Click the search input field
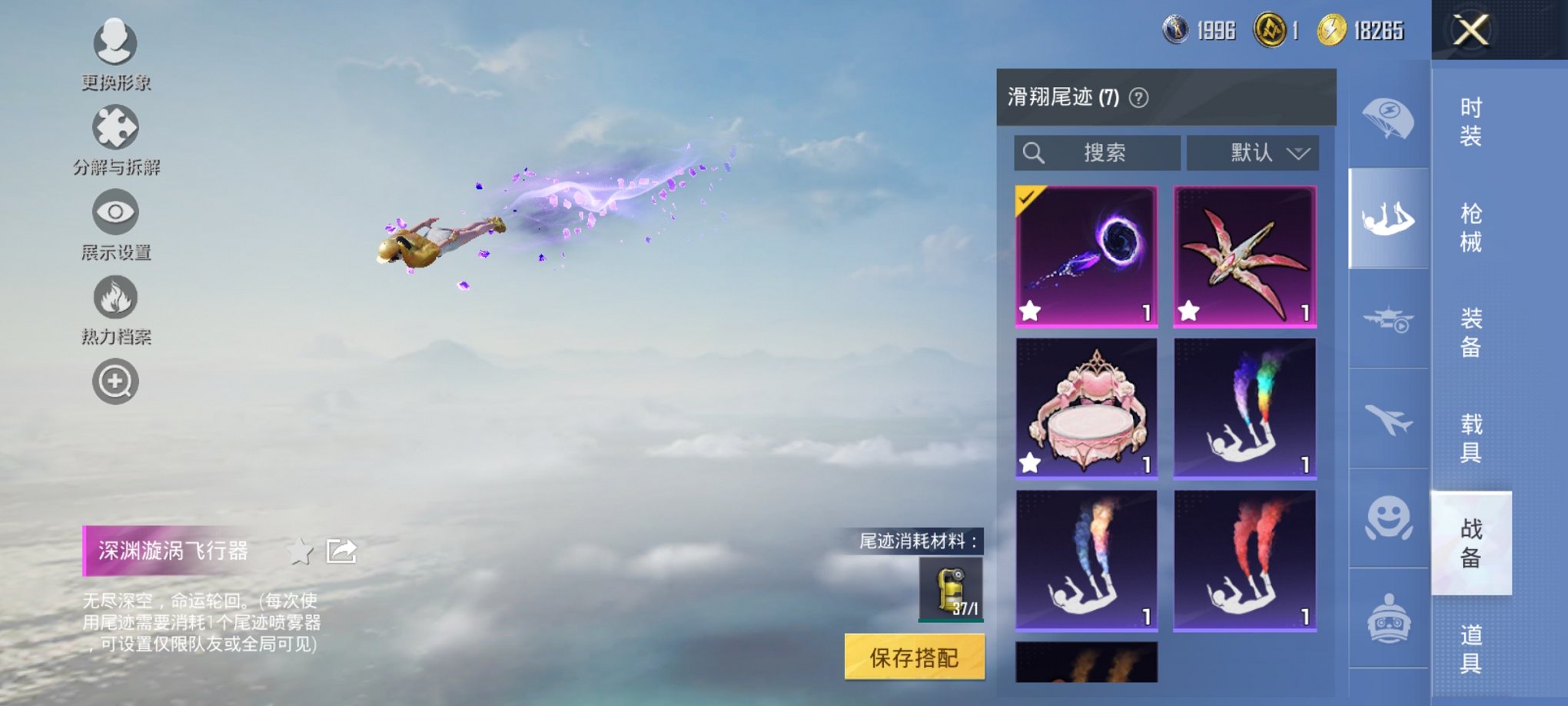The image size is (1568, 706). pyautogui.click(x=1097, y=152)
